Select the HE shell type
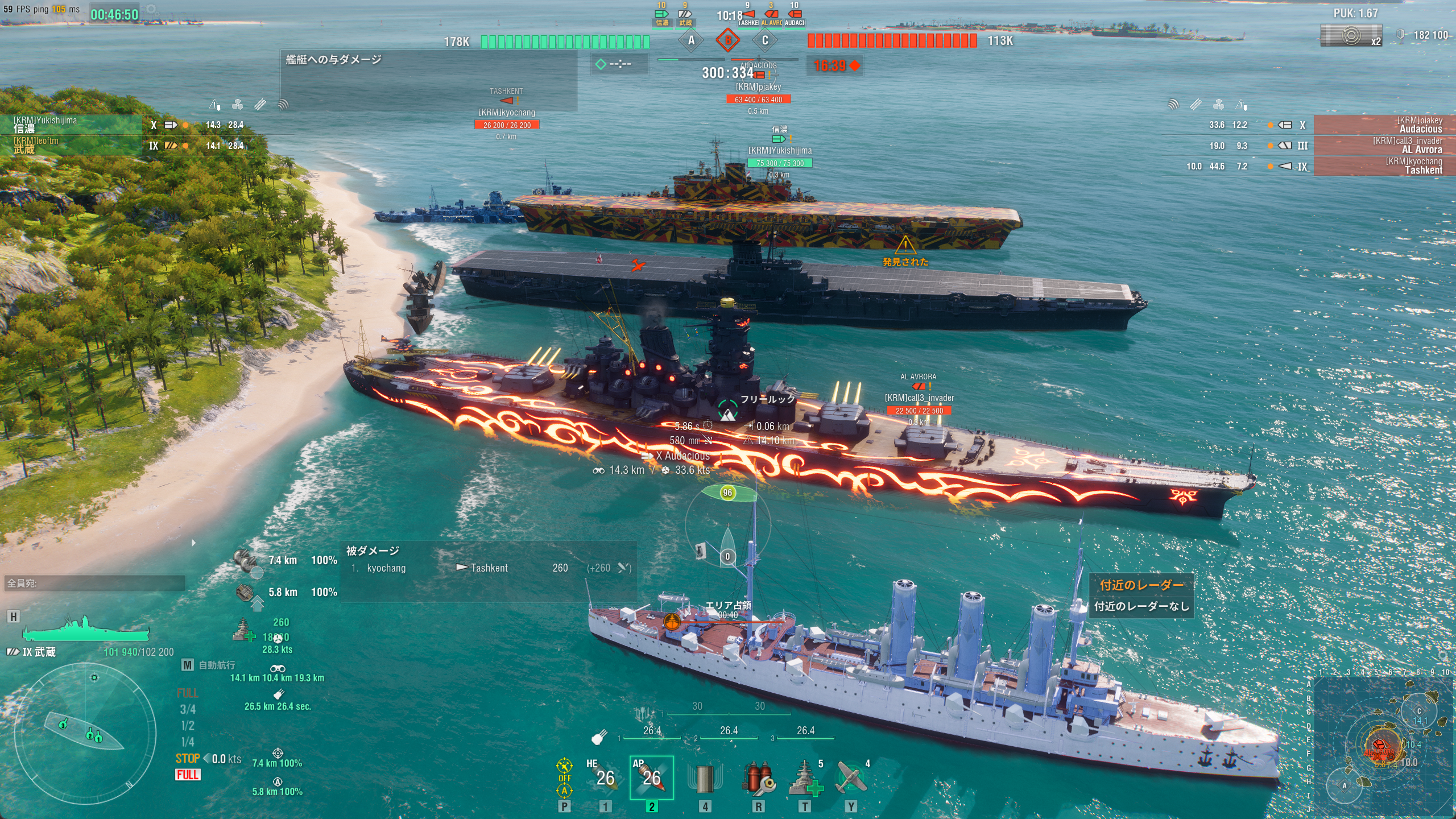 tap(604, 777)
